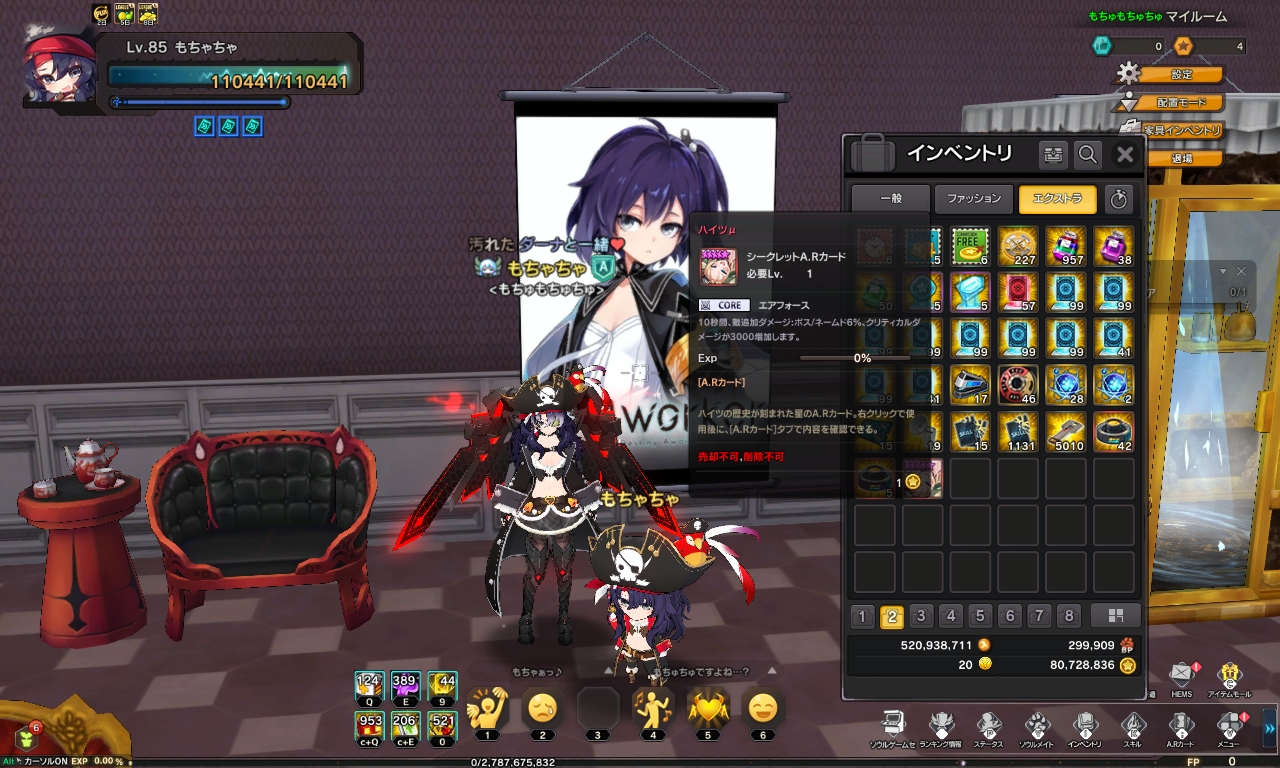The width and height of the screenshot is (1280, 768).
Task: Close the inventory window
Action: [x=1125, y=154]
